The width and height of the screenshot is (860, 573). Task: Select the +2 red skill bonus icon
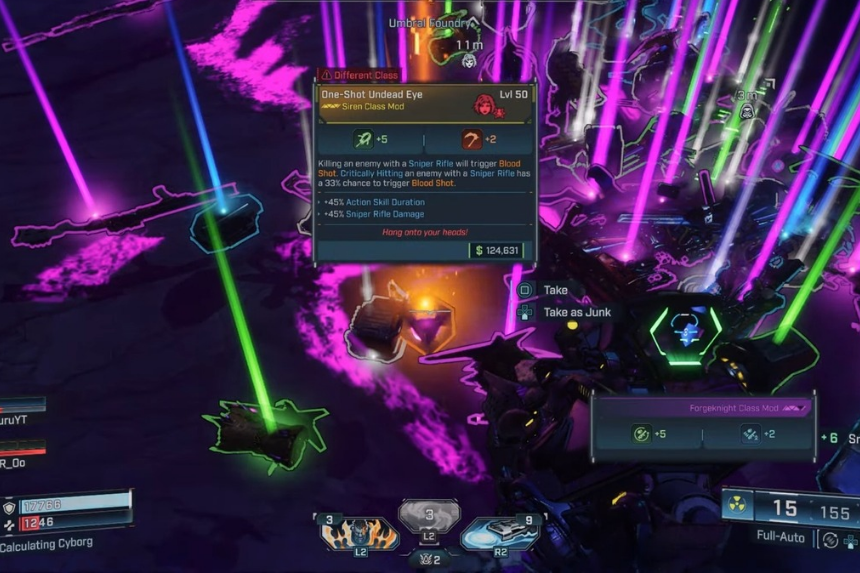point(471,141)
